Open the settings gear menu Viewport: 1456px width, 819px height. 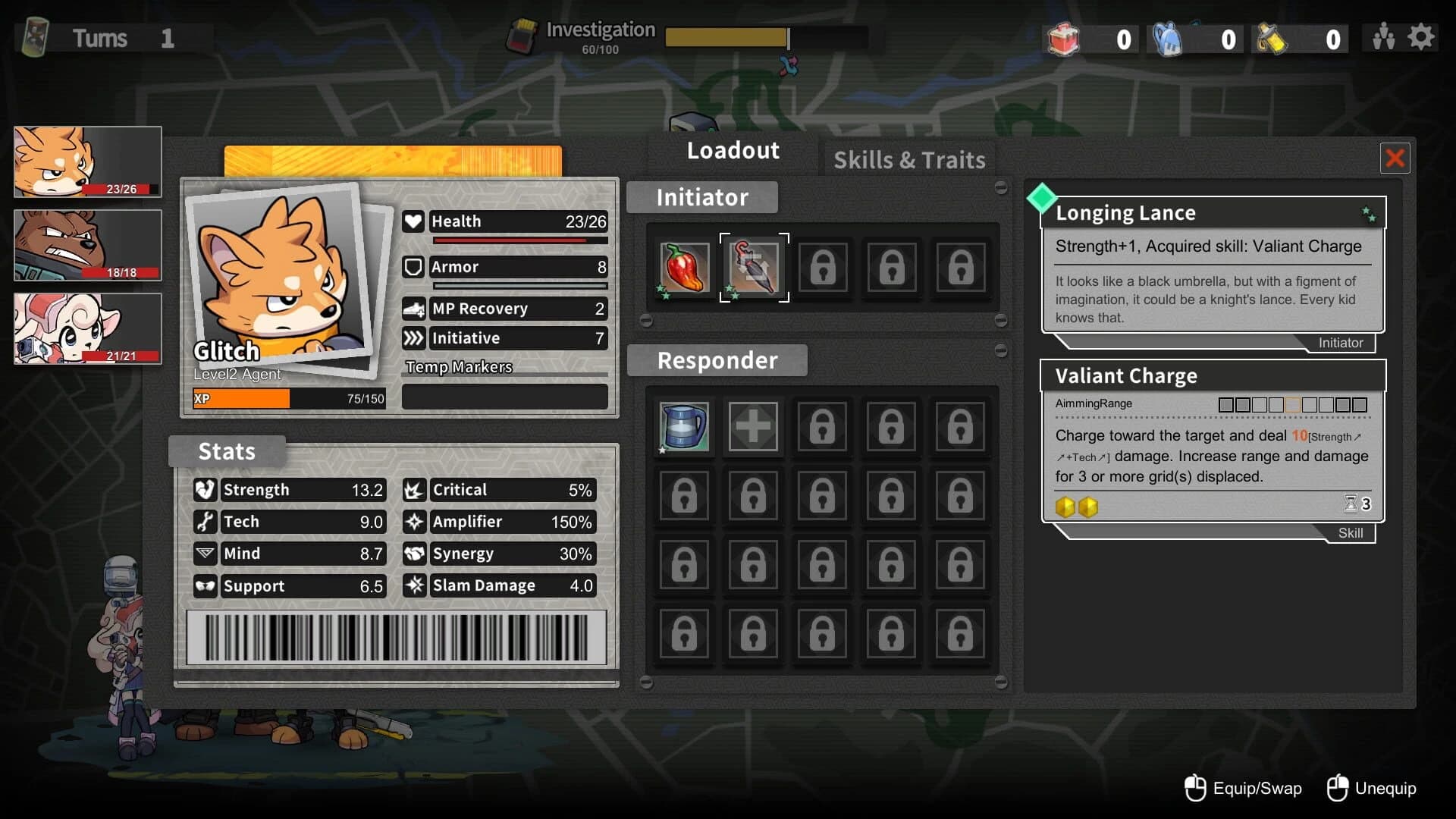1421,37
